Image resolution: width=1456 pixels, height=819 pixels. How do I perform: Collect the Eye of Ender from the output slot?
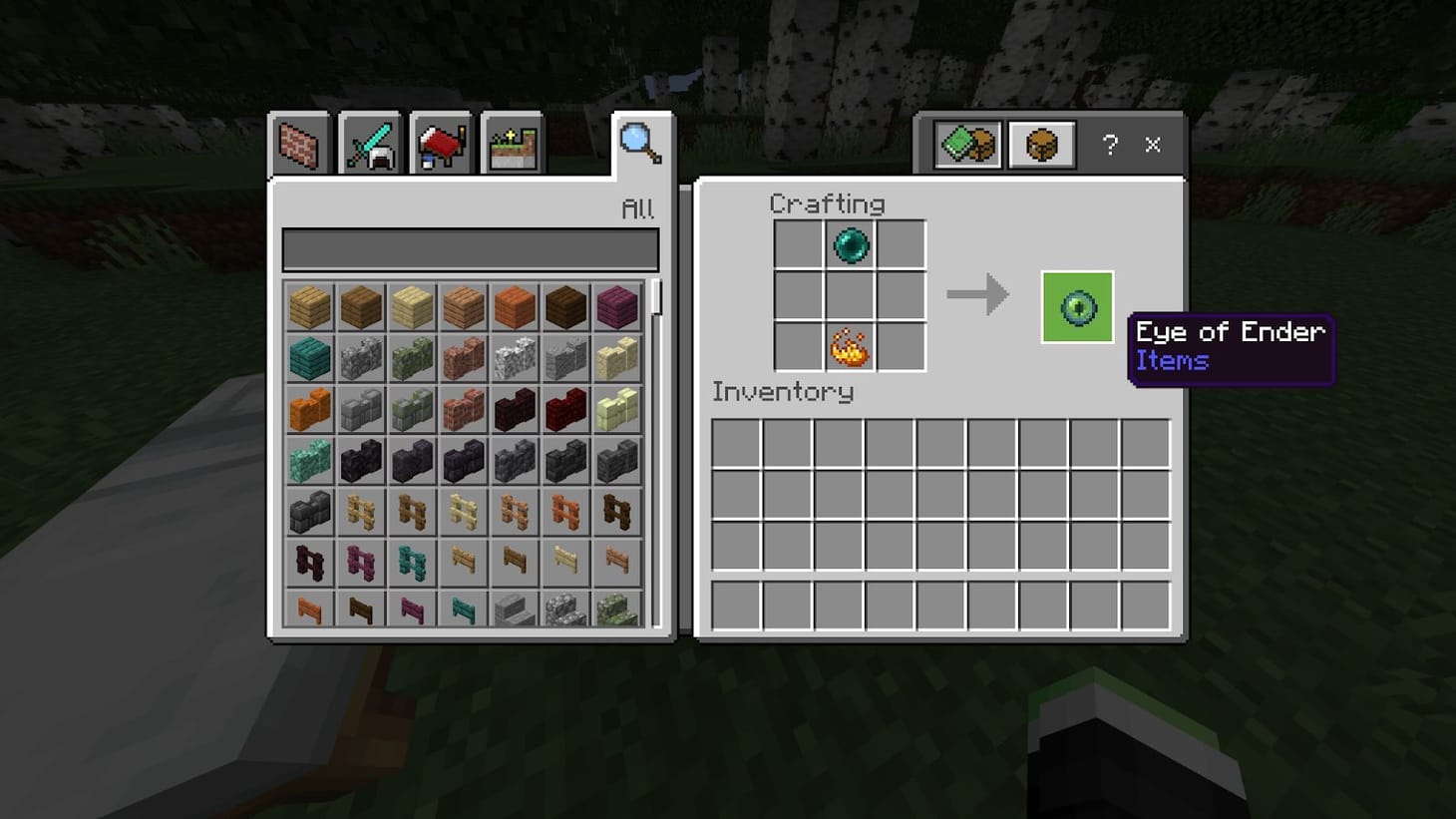1077,307
